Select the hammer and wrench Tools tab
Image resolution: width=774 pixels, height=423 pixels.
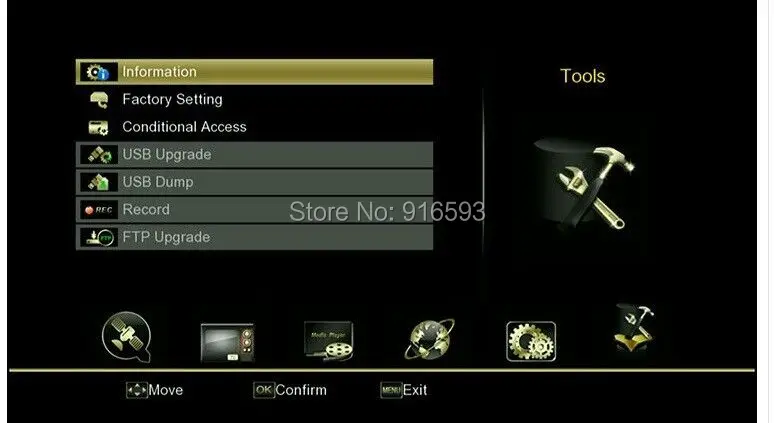633,333
